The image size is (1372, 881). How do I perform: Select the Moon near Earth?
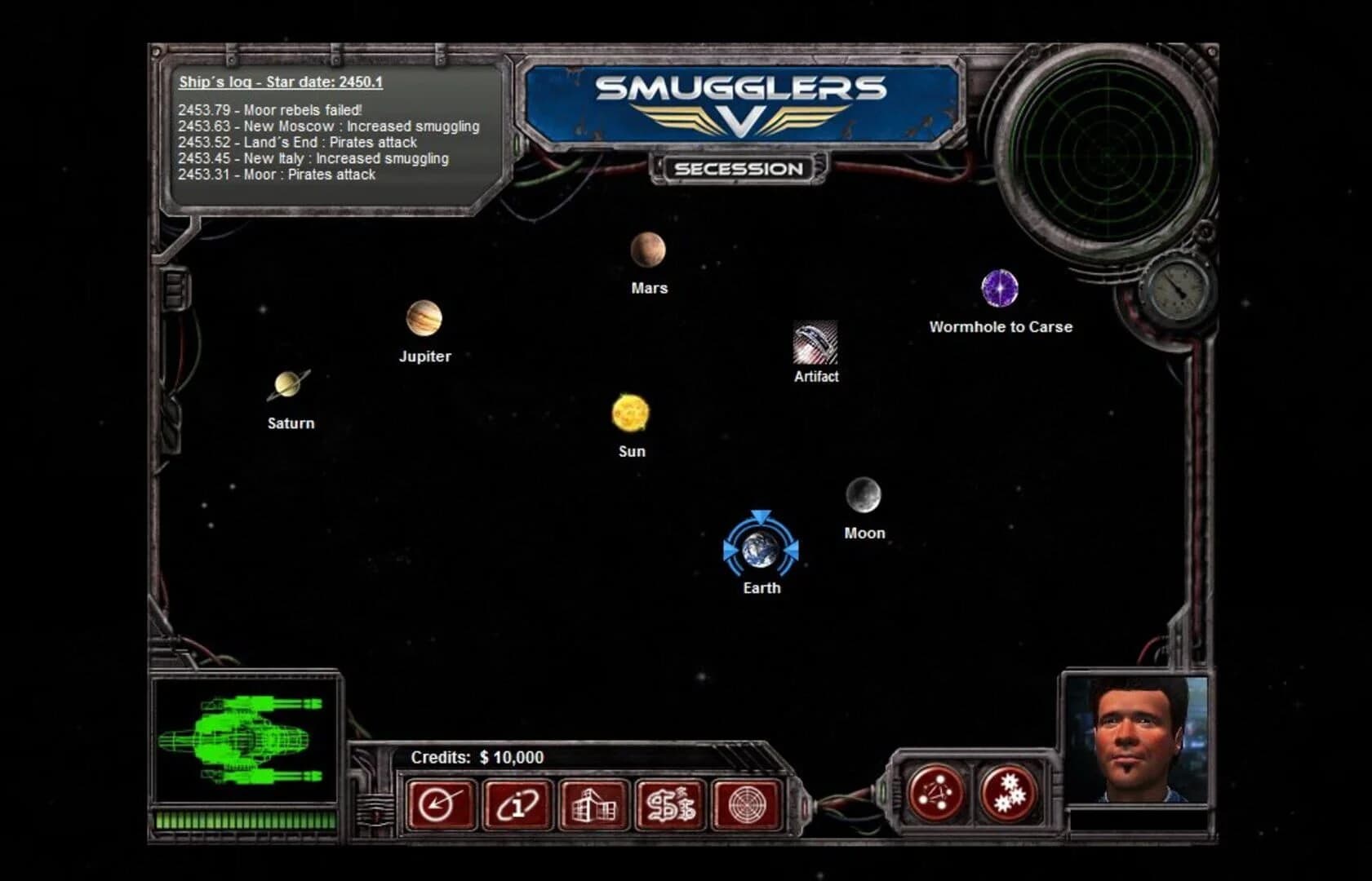point(864,496)
